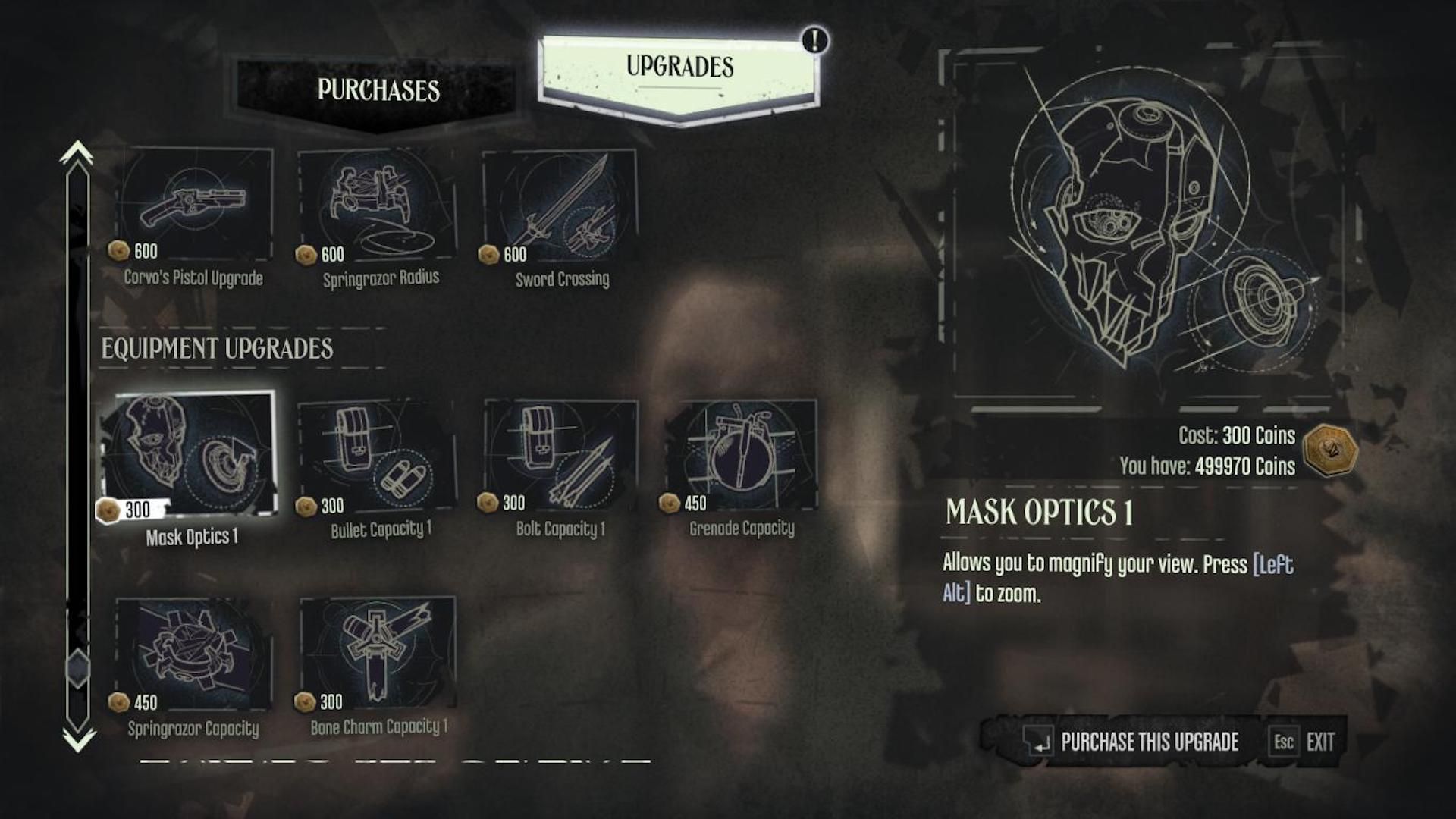Image resolution: width=1456 pixels, height=819 pixels.
Task: Select the Corvo's Pistol Upgrade icon
Action: coord(192,202)
